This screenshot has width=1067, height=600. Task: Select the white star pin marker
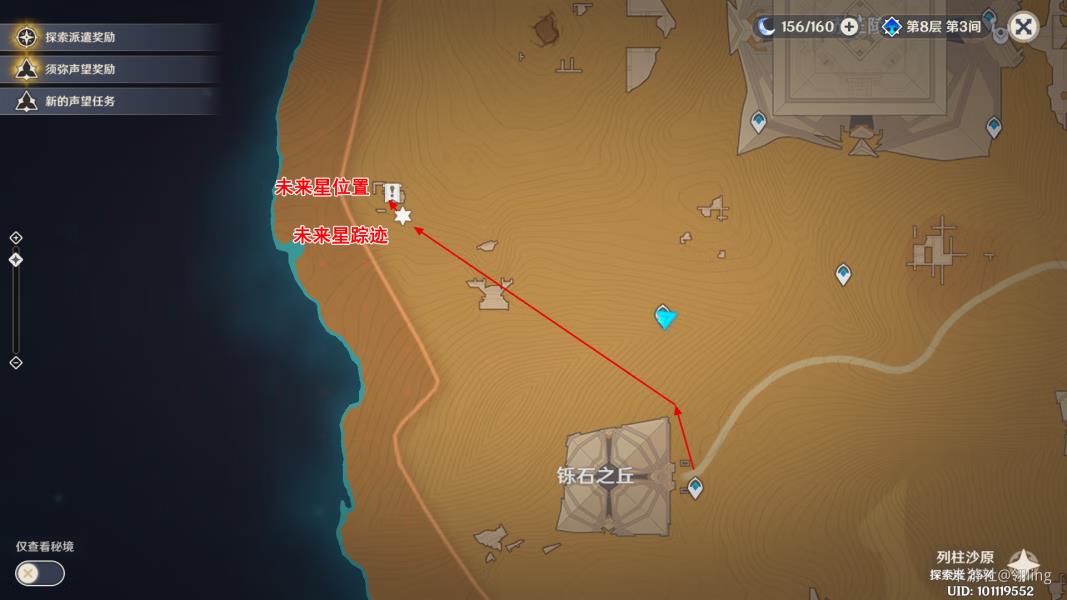pos(402,216)
